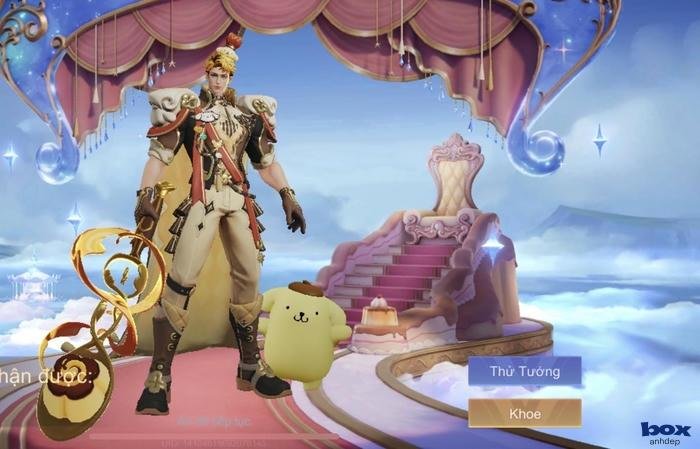
Task: Tap the Khoe share button
Action: tap(524, 413)
